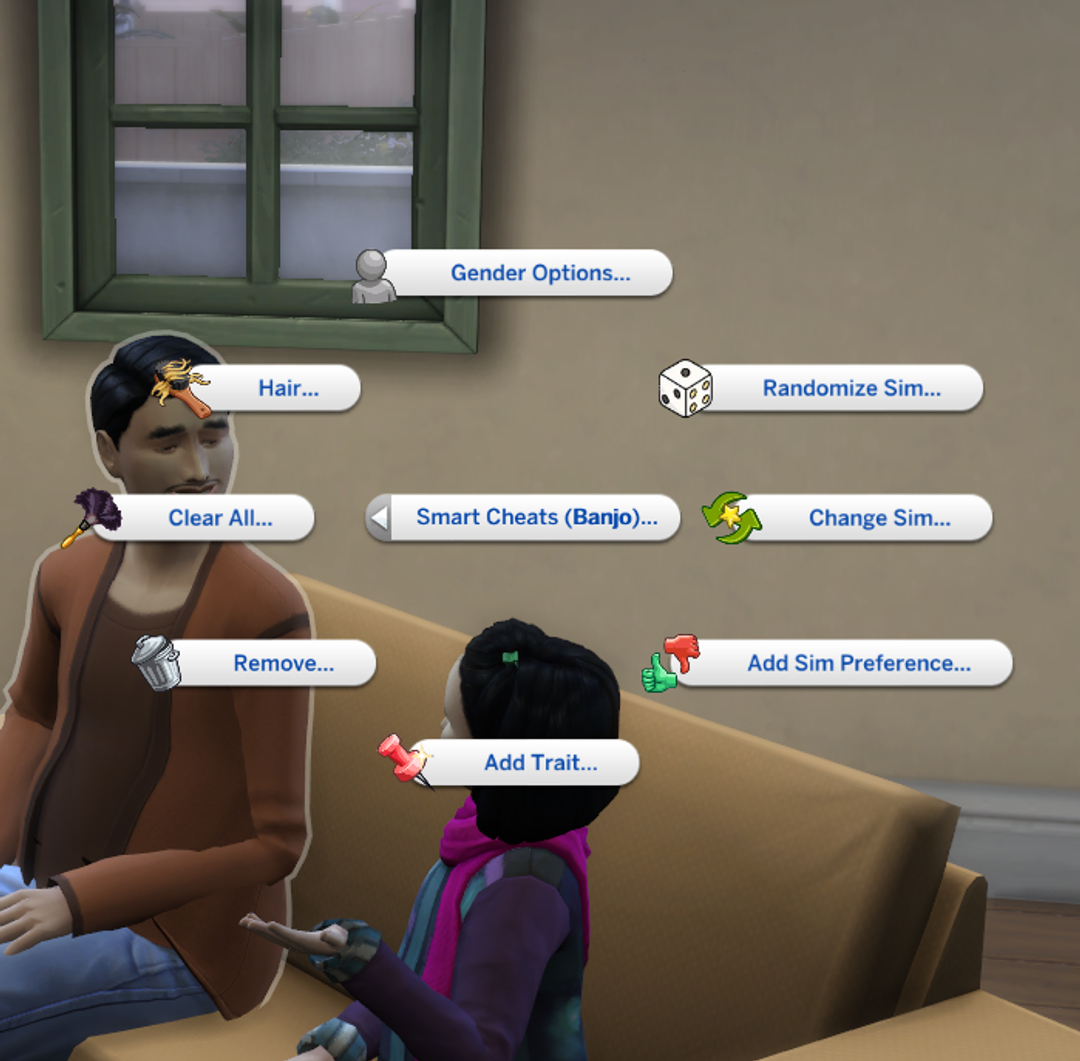Choose the Change Sim option

coord(879,518)
